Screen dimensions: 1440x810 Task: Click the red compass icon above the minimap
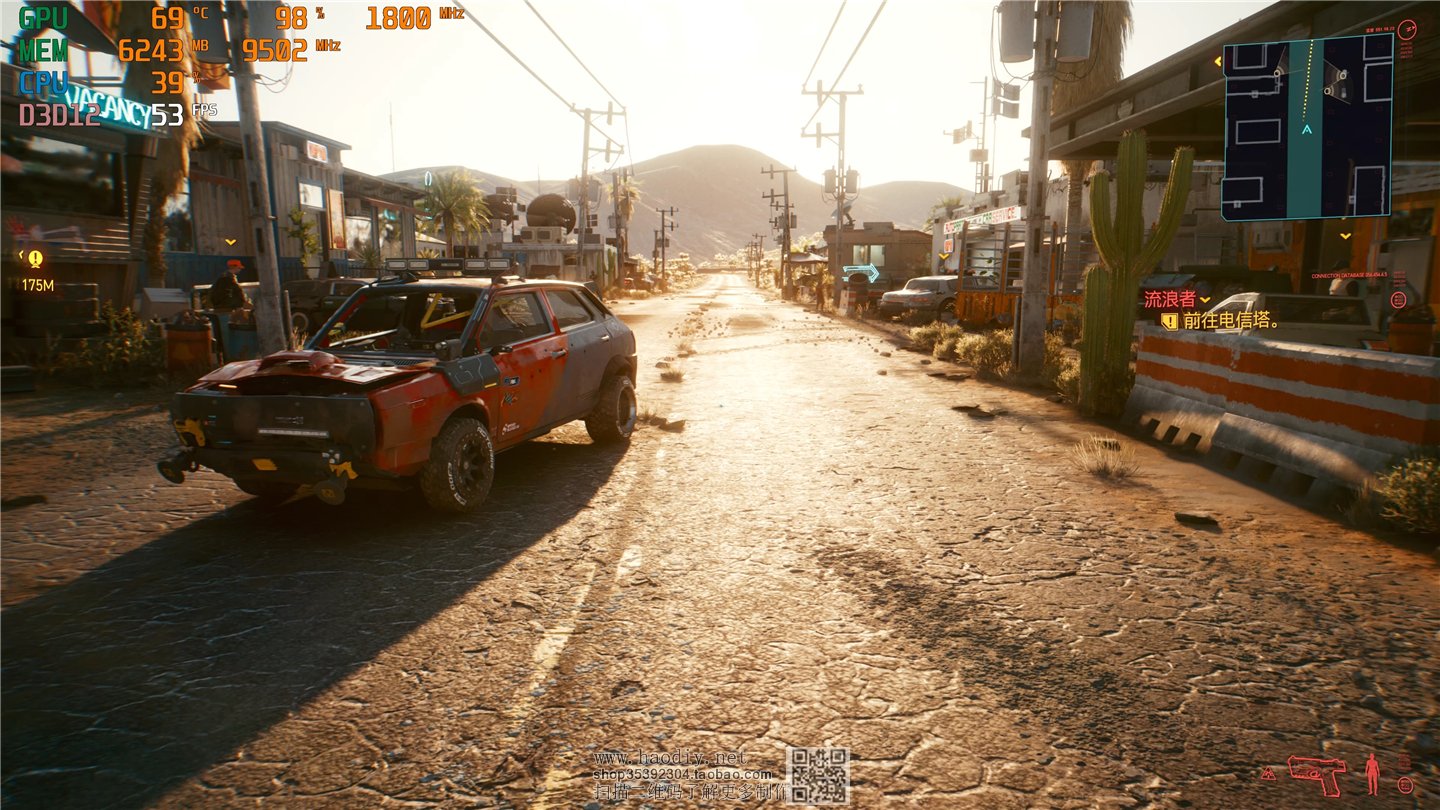point(1406,29)
